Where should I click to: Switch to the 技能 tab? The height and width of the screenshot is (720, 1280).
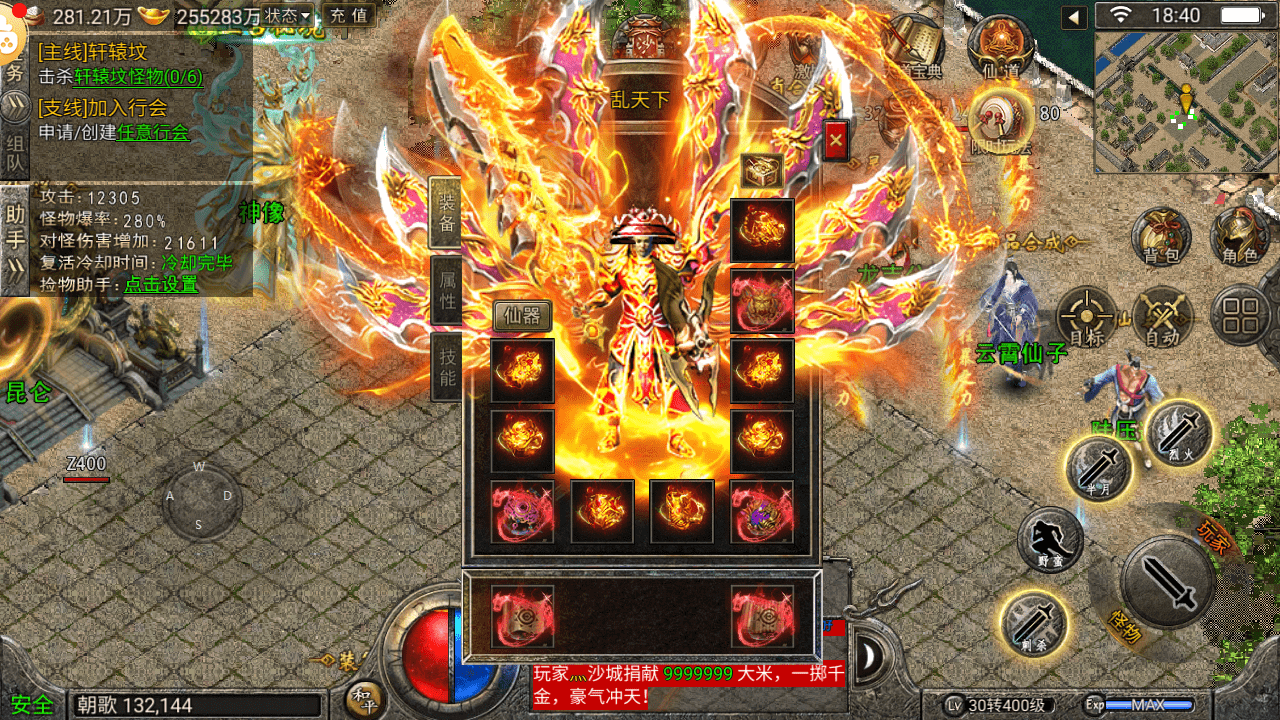[446, 365]
